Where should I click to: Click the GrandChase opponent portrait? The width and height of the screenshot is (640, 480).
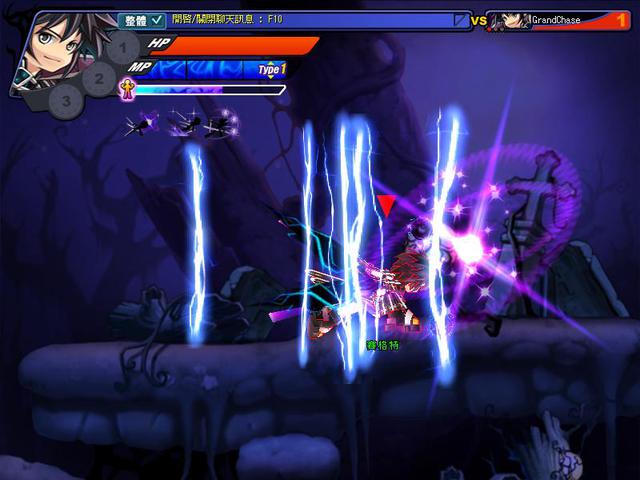[514, 20]
